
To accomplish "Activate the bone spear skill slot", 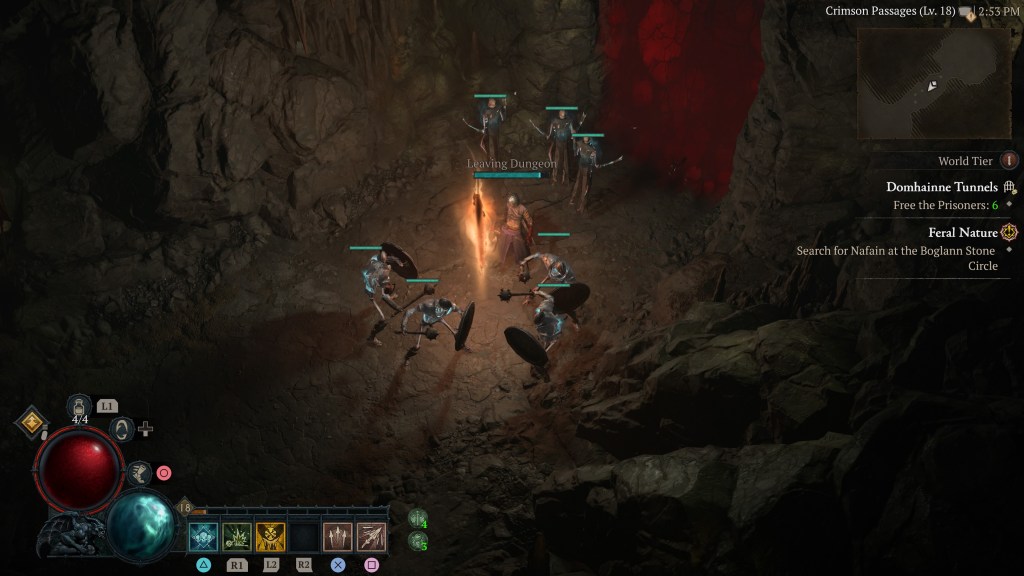I will click(x=372, y=537).
